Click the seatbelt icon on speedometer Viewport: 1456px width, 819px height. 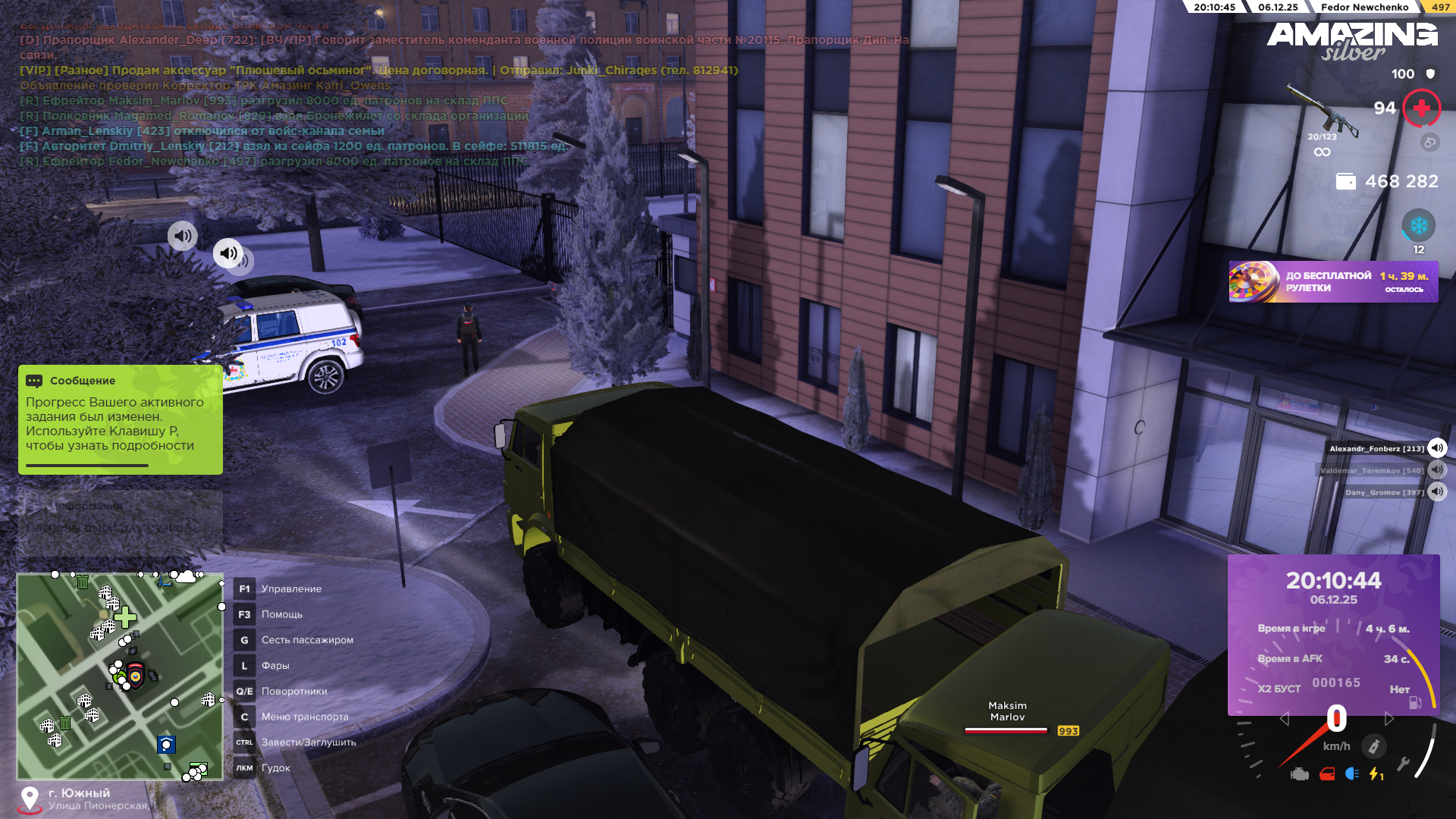(1373, 746)
